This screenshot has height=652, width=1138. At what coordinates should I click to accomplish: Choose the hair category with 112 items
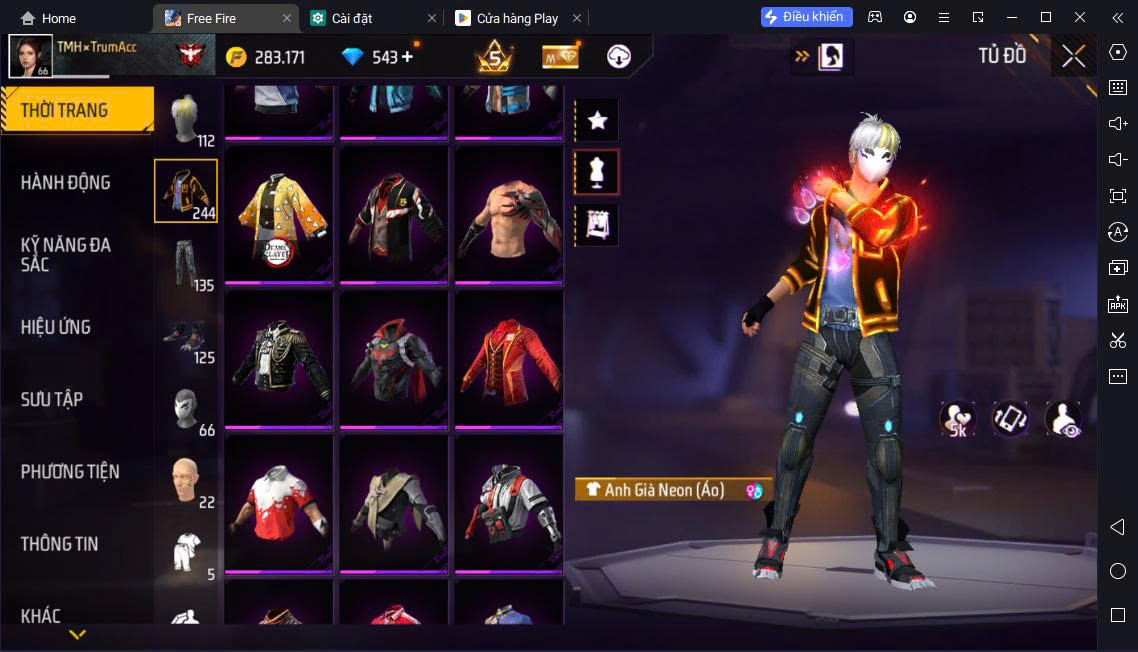[x=186, y=120]
